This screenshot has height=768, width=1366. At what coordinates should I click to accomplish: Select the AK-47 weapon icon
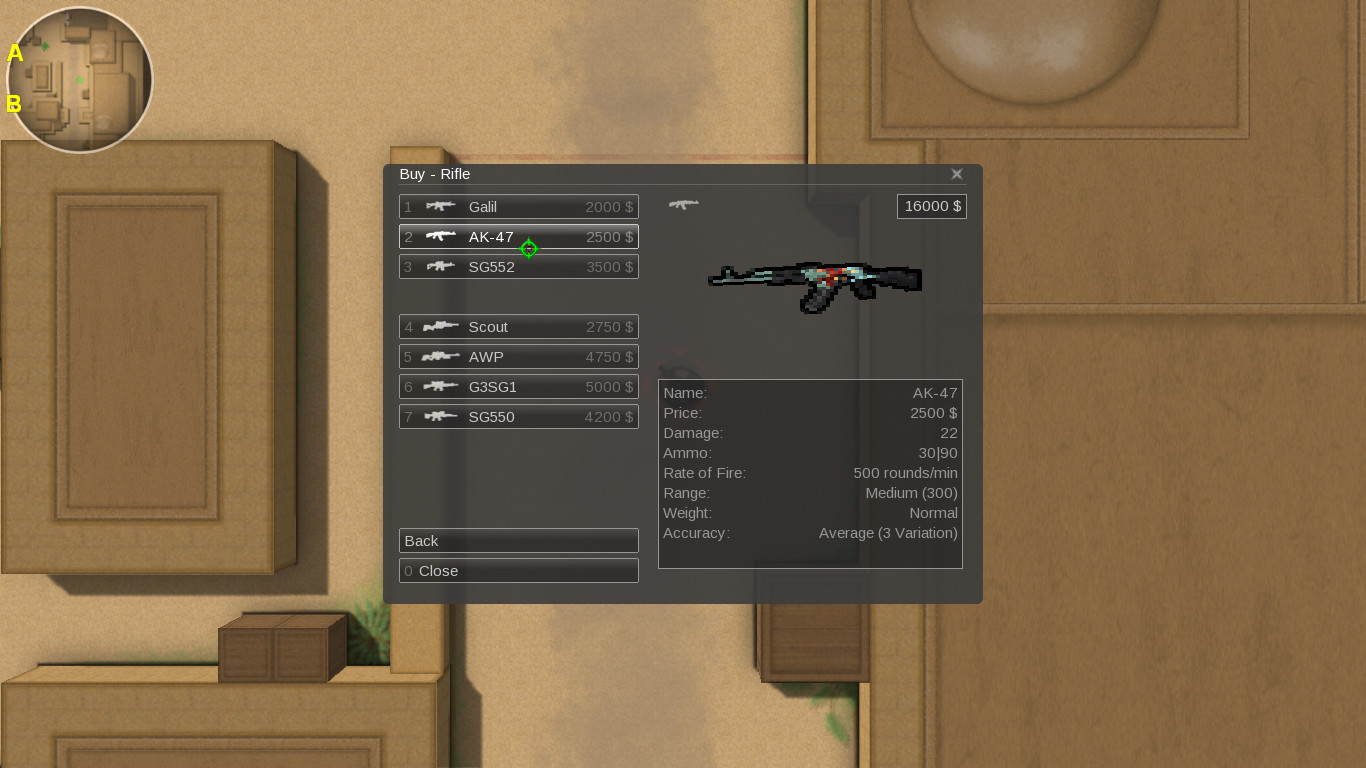441,237
